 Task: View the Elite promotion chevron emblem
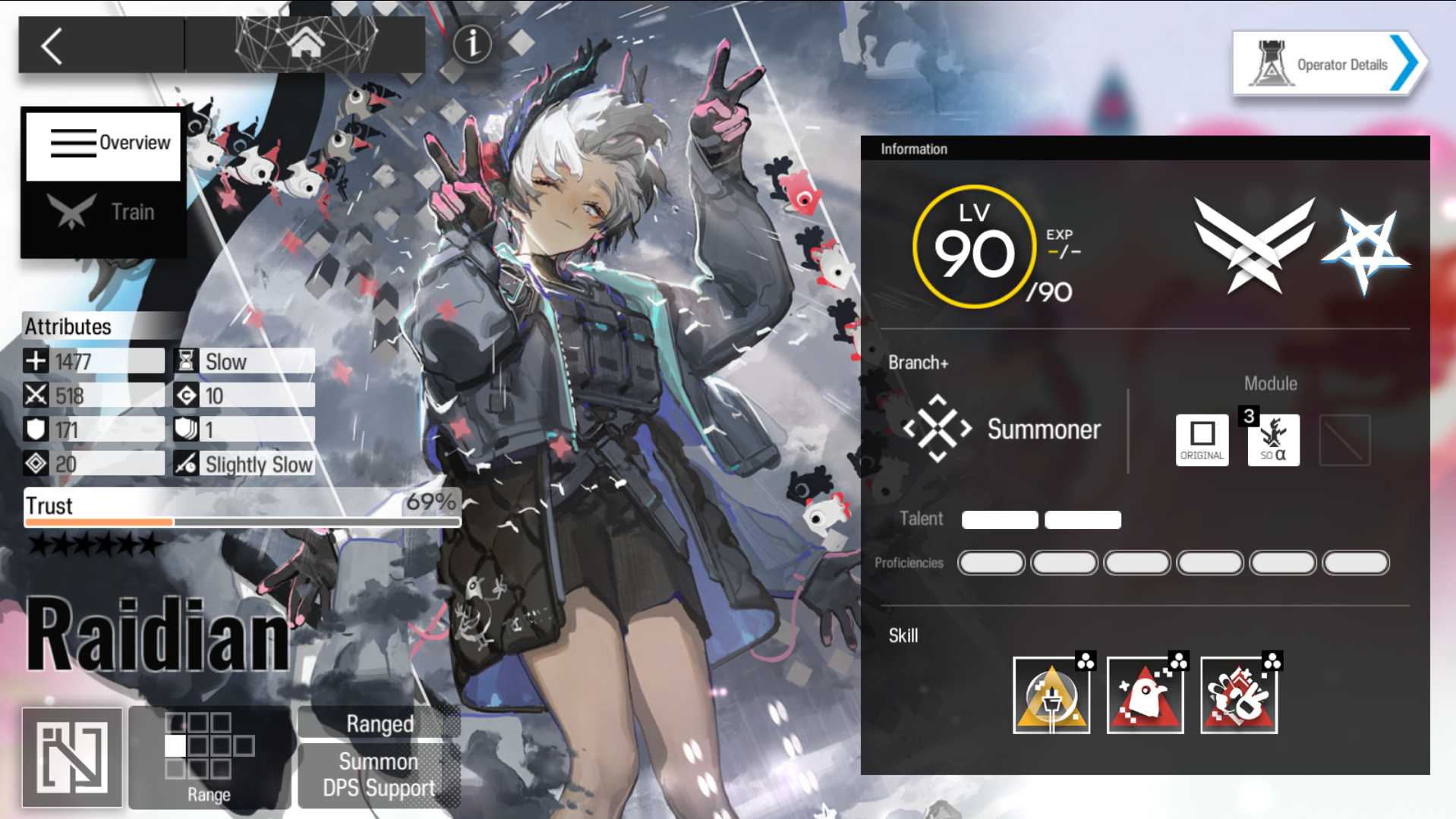(1254, 245)
